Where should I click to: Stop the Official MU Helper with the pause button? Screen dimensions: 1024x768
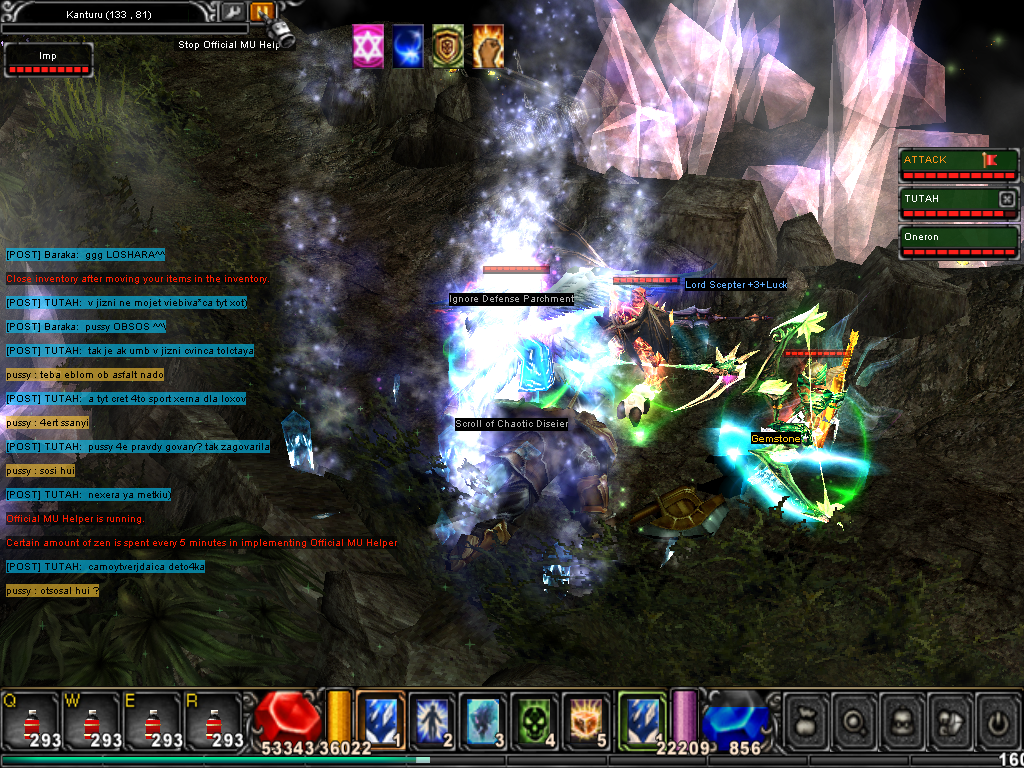[x=262, y=12]
